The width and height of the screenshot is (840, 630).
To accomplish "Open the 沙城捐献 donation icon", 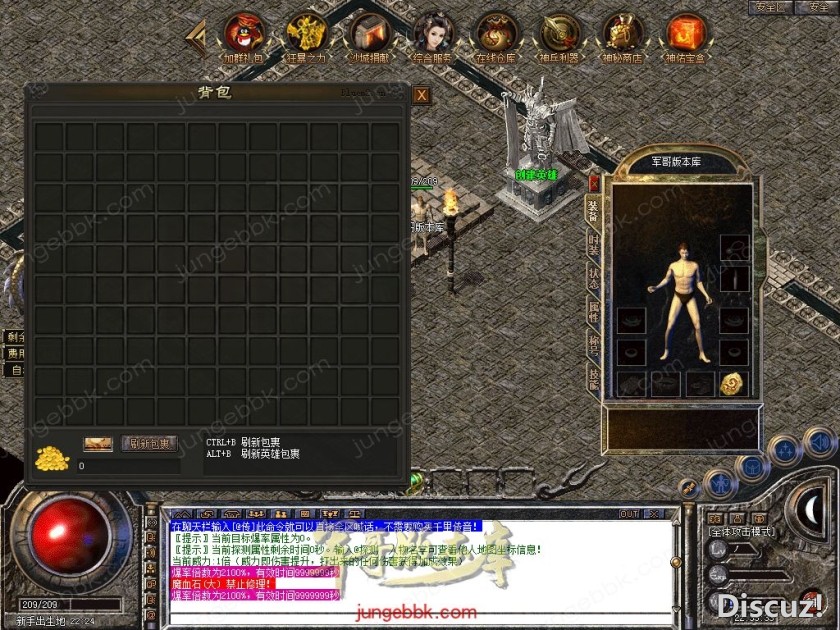I will pos(369,33).
